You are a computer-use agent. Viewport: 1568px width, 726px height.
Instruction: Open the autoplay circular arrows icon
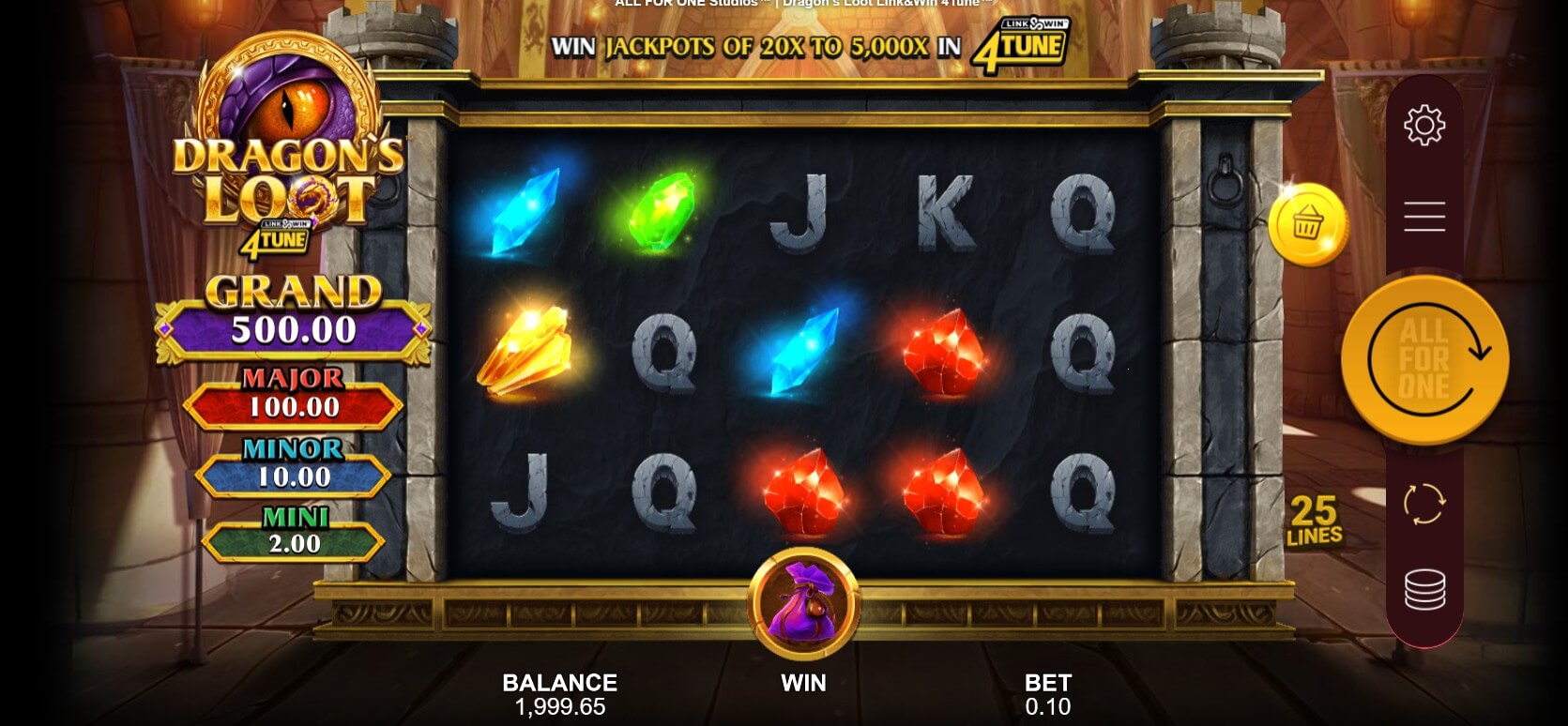tap(1424, 504)
